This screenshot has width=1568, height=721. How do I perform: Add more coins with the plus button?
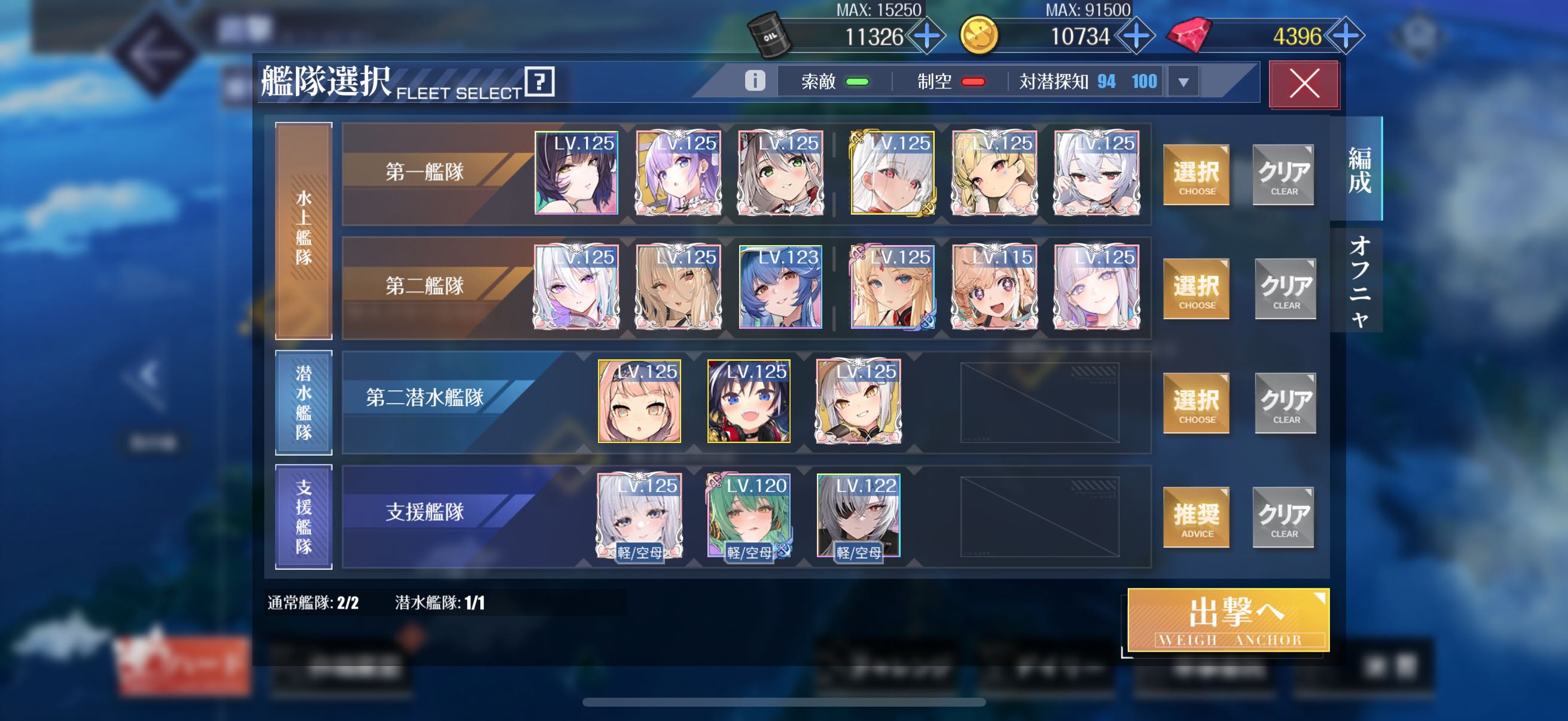click(1136, 36)
